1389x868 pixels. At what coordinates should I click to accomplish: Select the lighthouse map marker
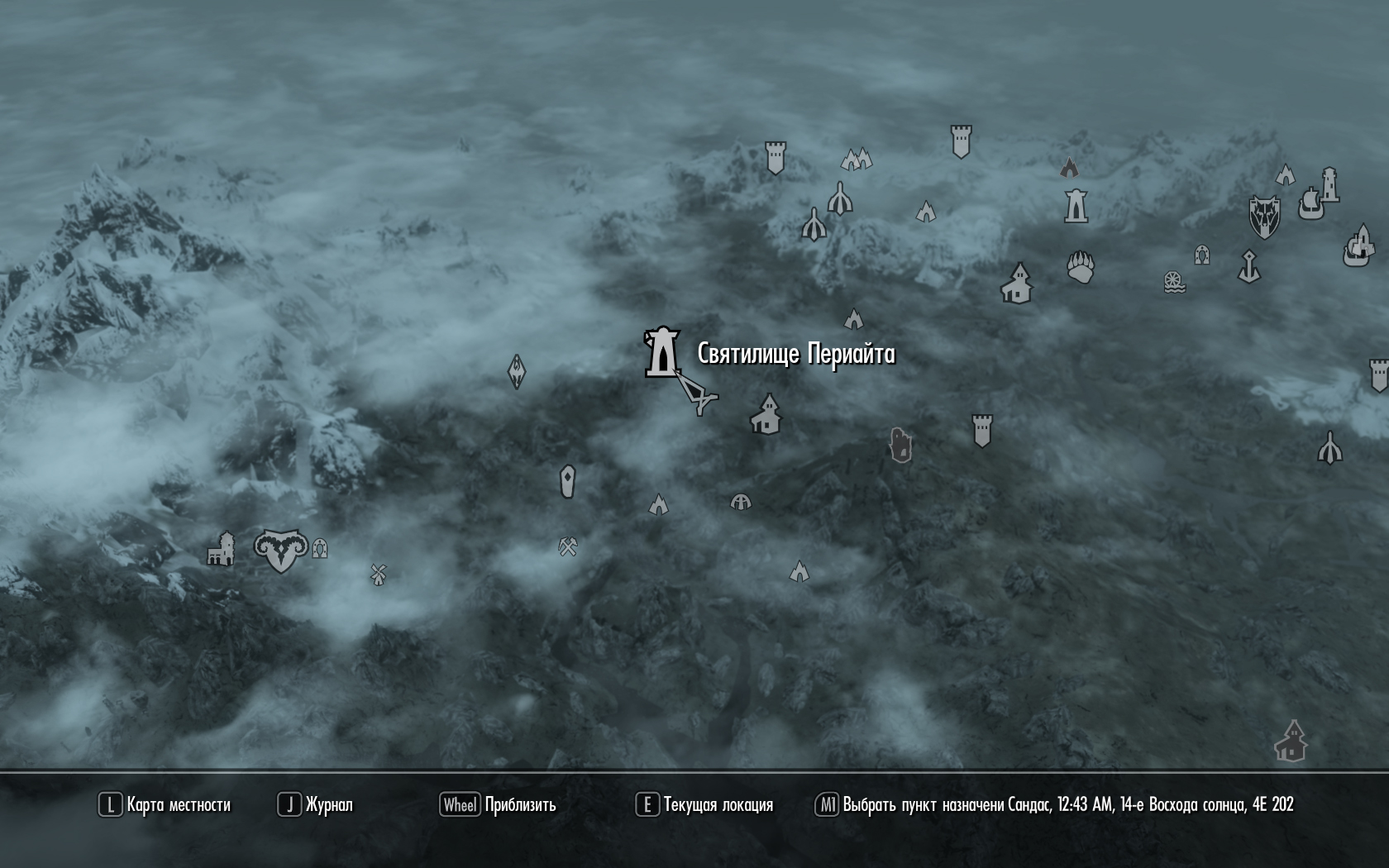(x=1329, y=184)
